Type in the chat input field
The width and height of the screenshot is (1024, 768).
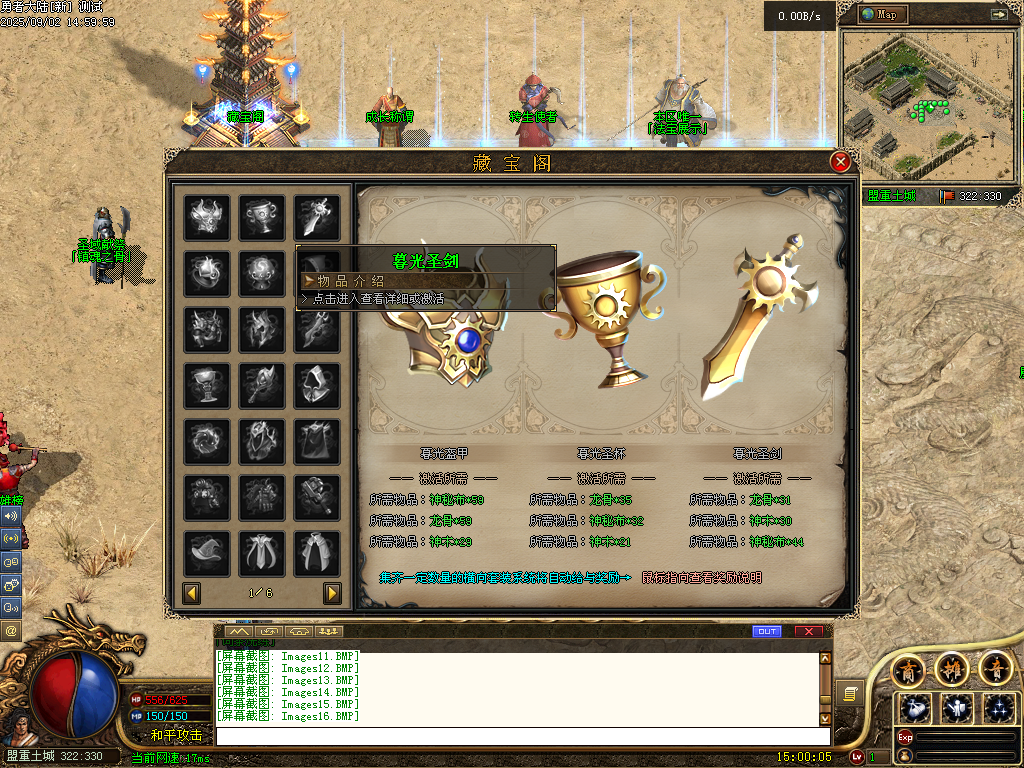coord(522,736)
